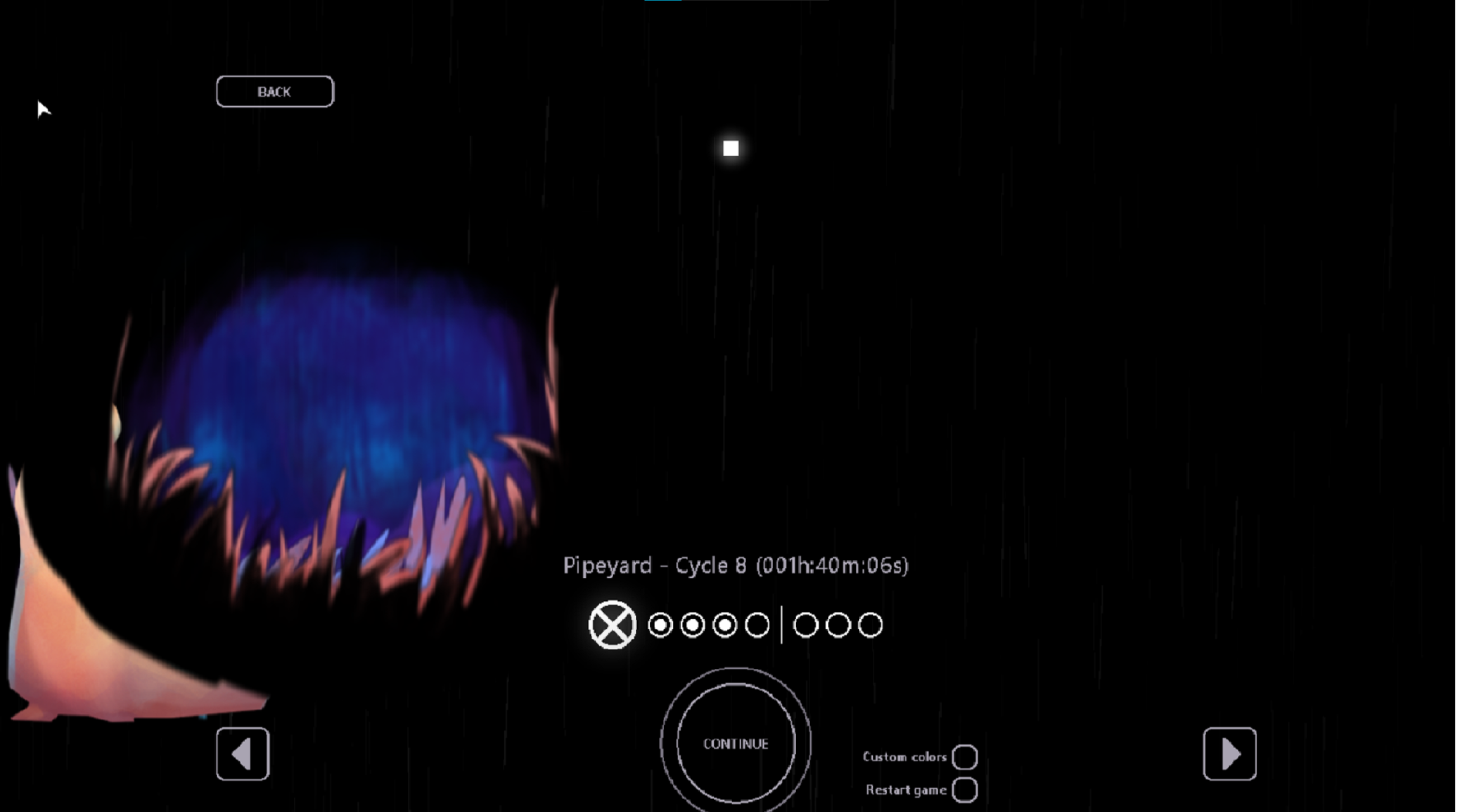This screenshot has width=1469, height=812.
Task: Check the Restart game box
Action: click(964, 790)
